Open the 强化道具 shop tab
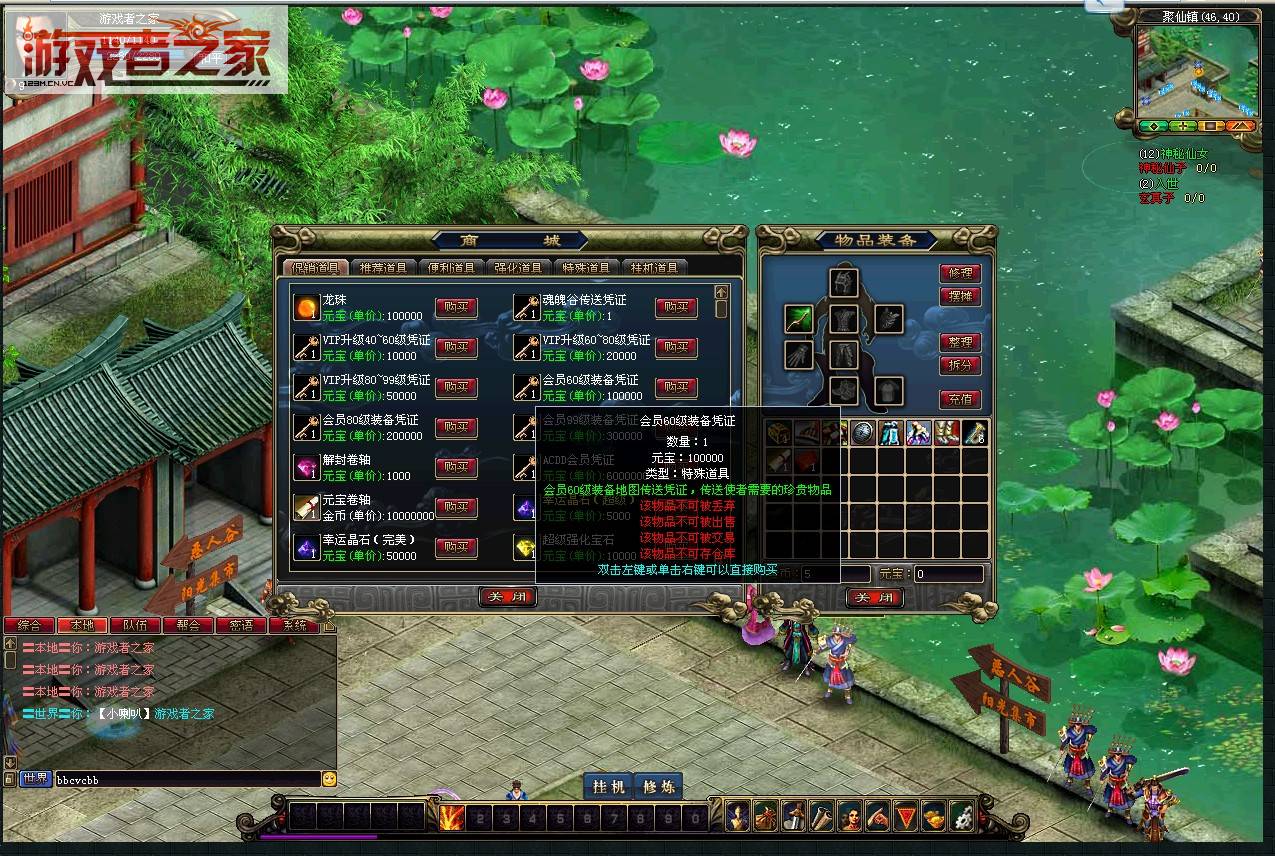This screenshot has width=1275, height=856. coord(518,267)
